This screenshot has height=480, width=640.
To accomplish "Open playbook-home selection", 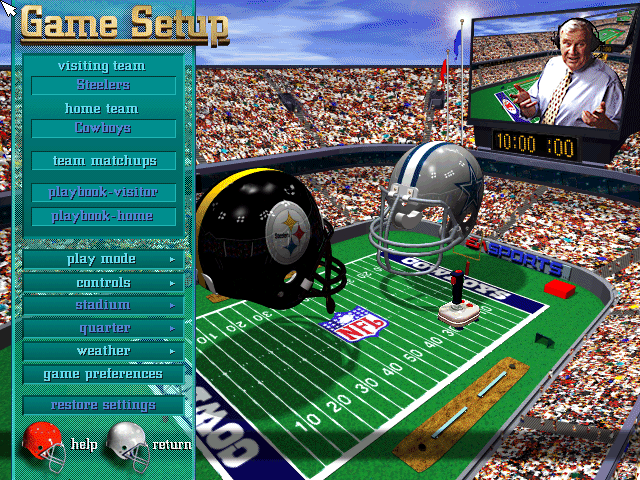I will 104,216.
